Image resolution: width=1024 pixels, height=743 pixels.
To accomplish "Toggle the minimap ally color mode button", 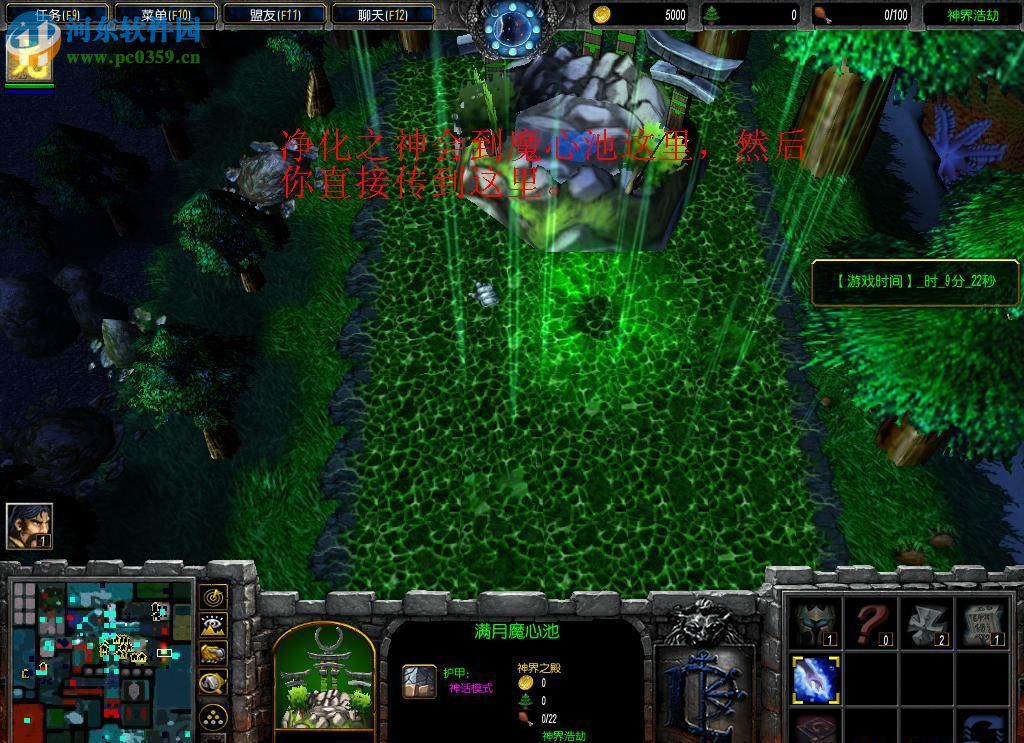I will click(213, 654).
